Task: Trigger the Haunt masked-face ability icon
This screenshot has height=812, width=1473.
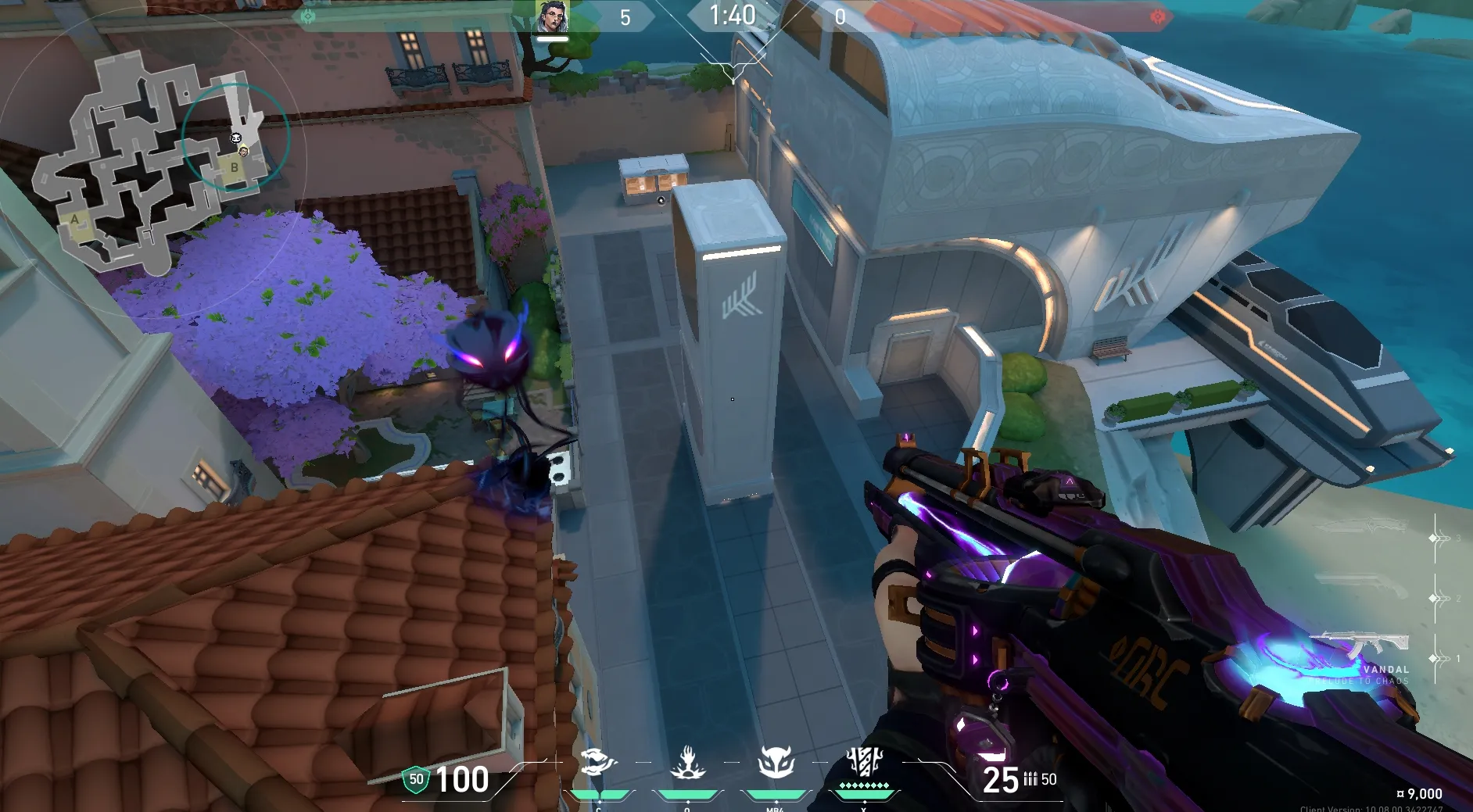Action: [776, 761]
